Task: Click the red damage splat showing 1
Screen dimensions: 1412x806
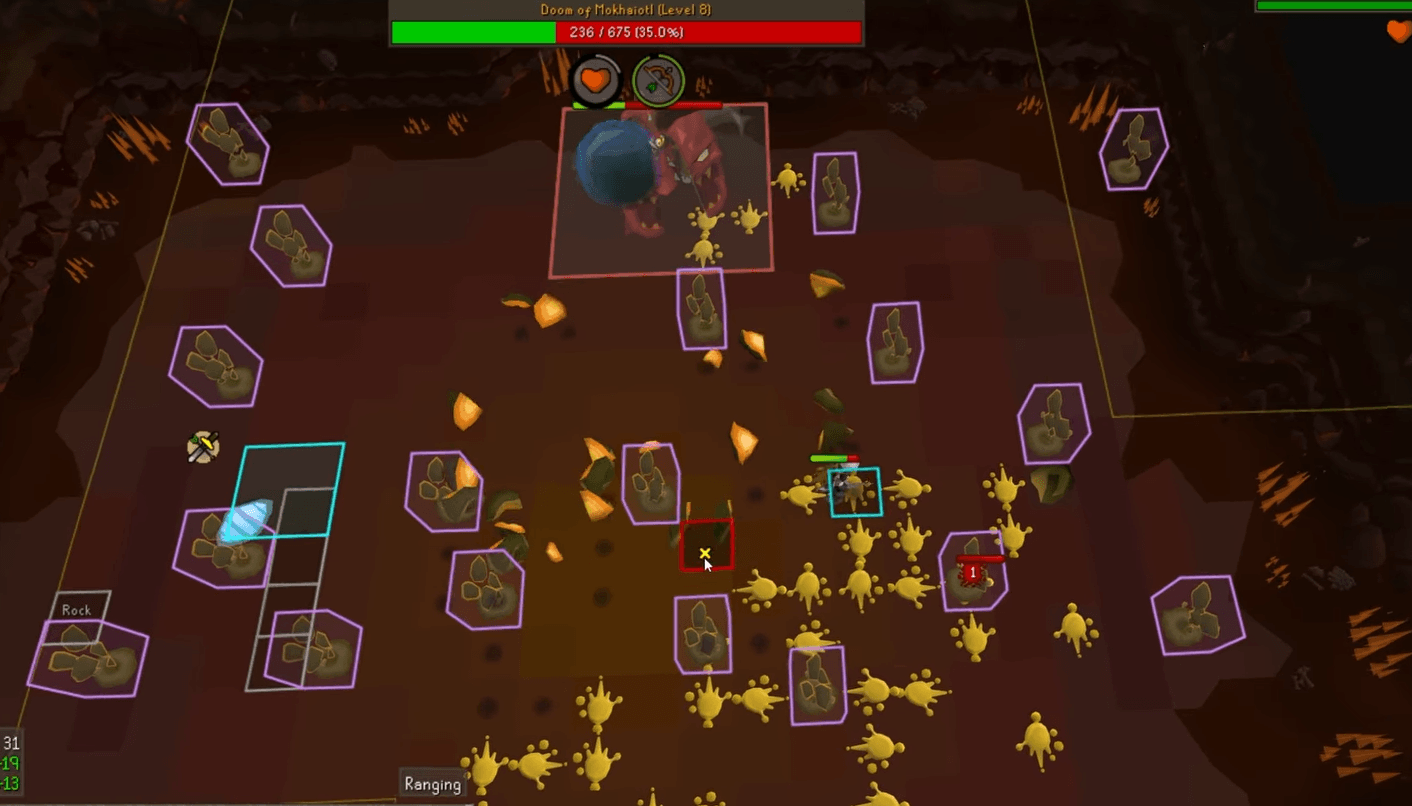Action: (x=972, y=572)
